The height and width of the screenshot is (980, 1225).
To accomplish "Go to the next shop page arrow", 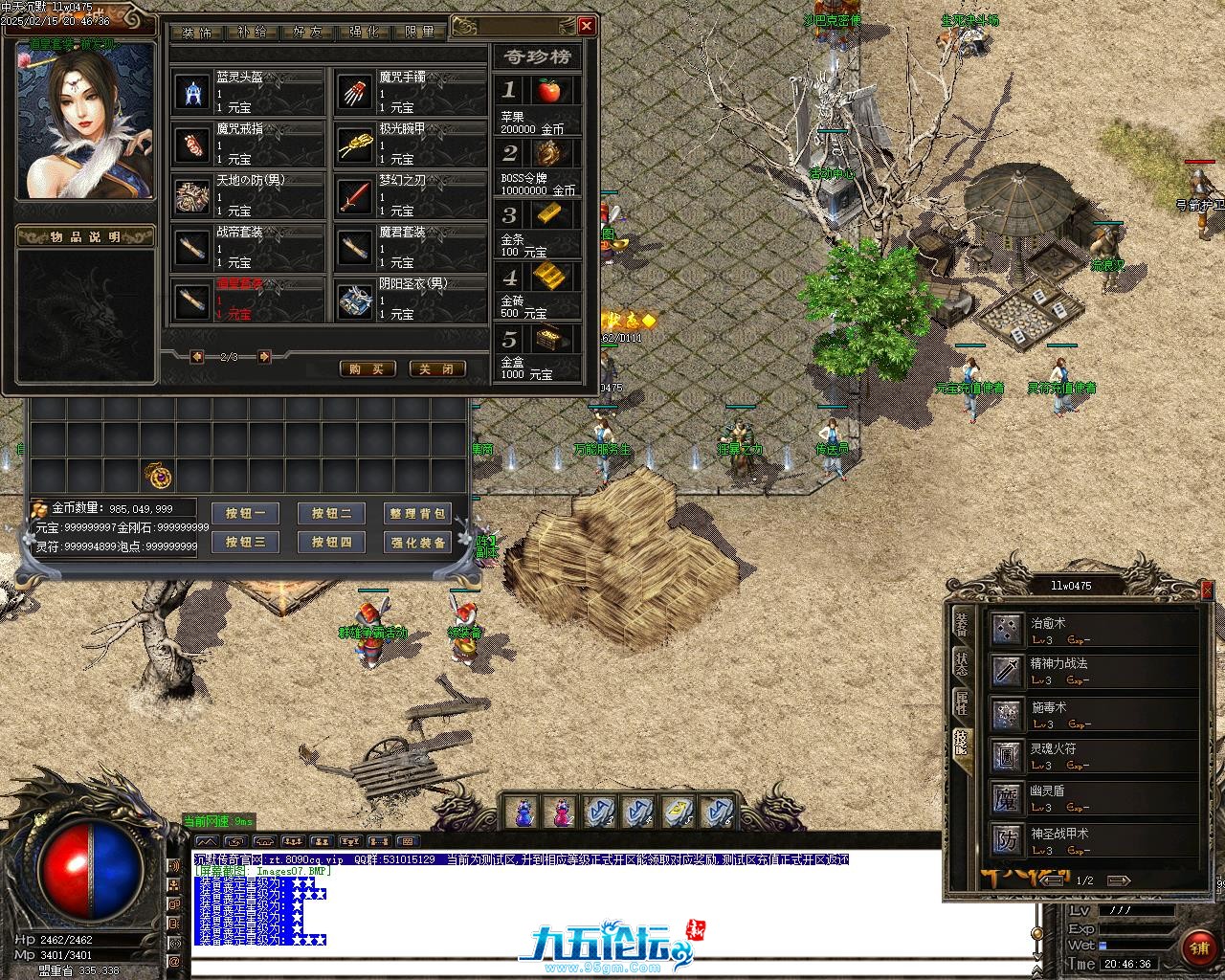I will pyautogui.click(x=264, y=357).
